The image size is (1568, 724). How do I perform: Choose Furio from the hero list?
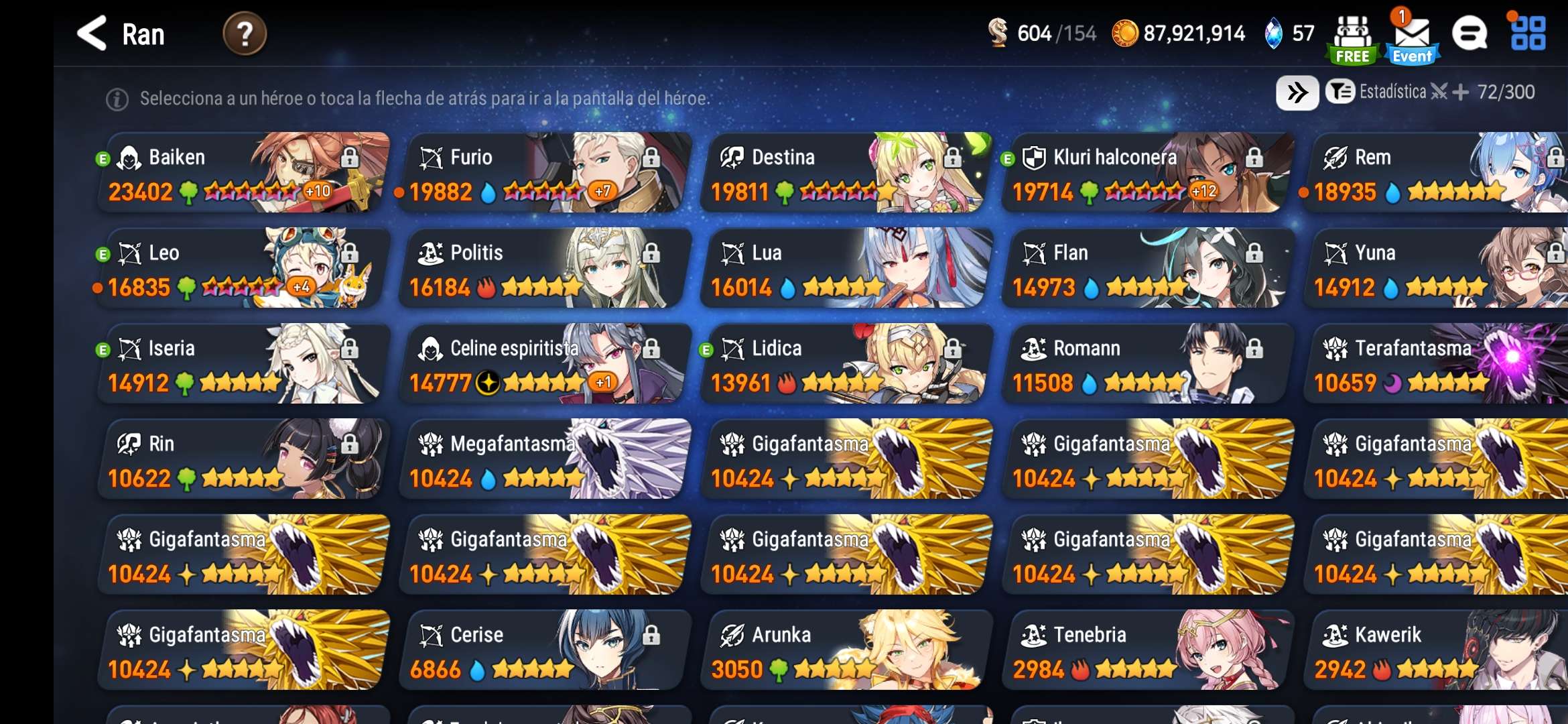point(544,173)
